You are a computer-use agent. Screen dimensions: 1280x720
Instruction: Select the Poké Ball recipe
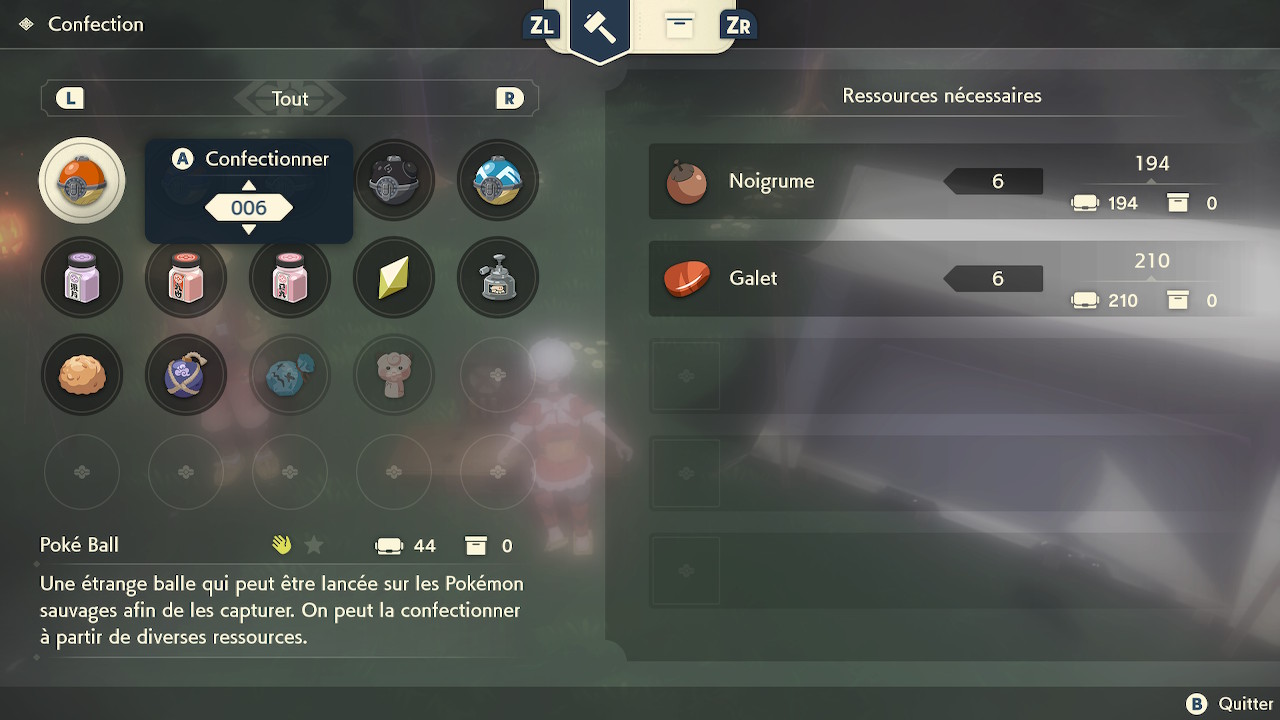tap(82, 181)
